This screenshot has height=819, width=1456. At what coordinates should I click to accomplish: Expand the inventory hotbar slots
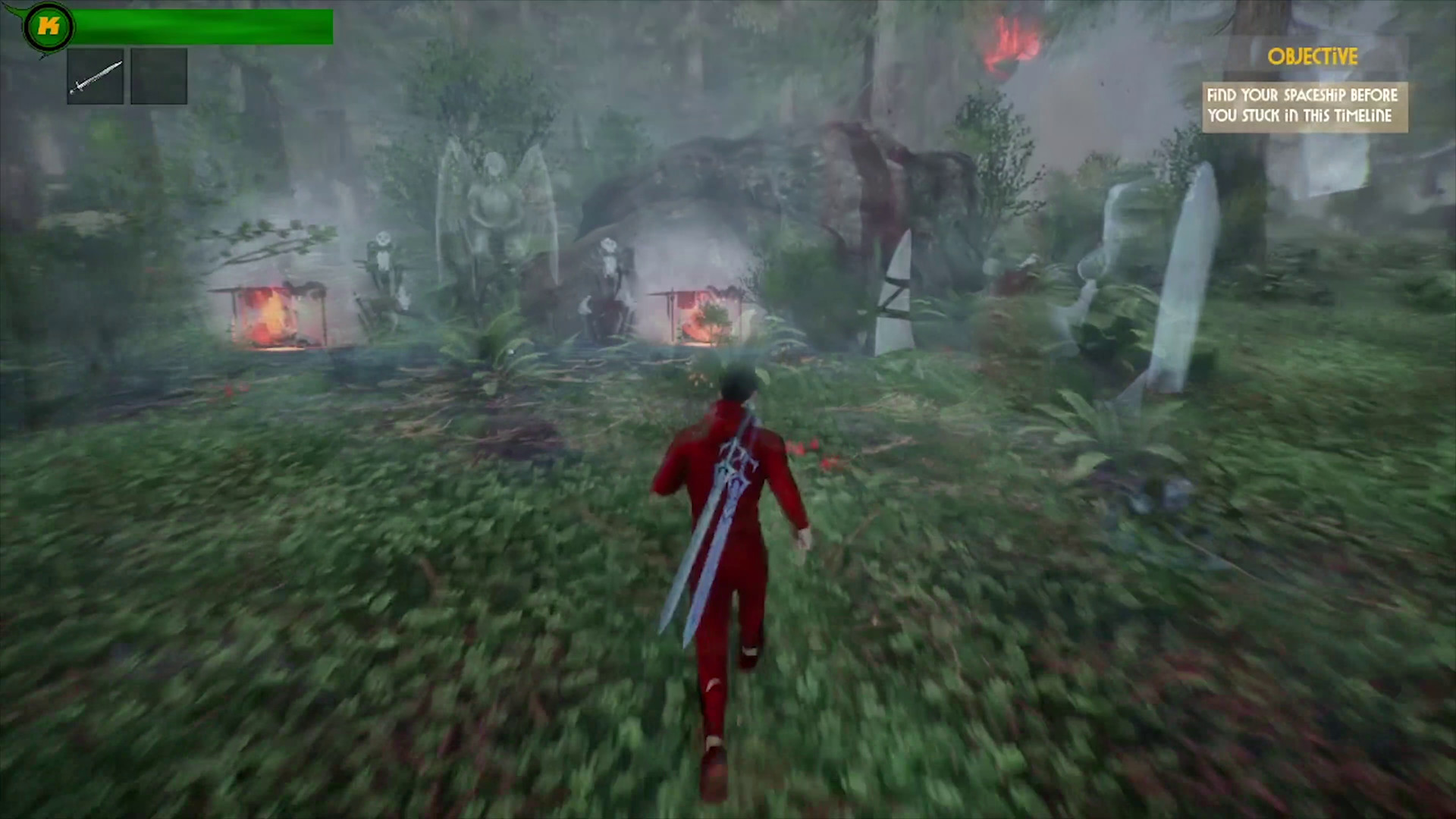pyautogui.click(x=127, y=74)
